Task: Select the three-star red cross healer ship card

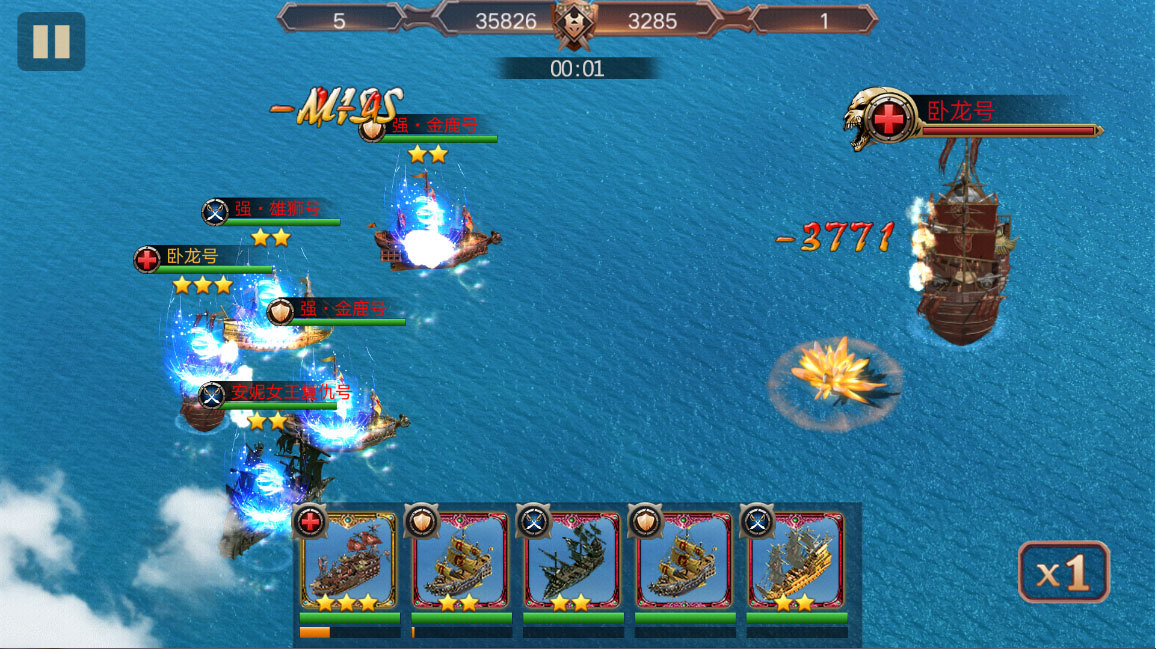Action: pyautogui.click(x=349, y=562)
